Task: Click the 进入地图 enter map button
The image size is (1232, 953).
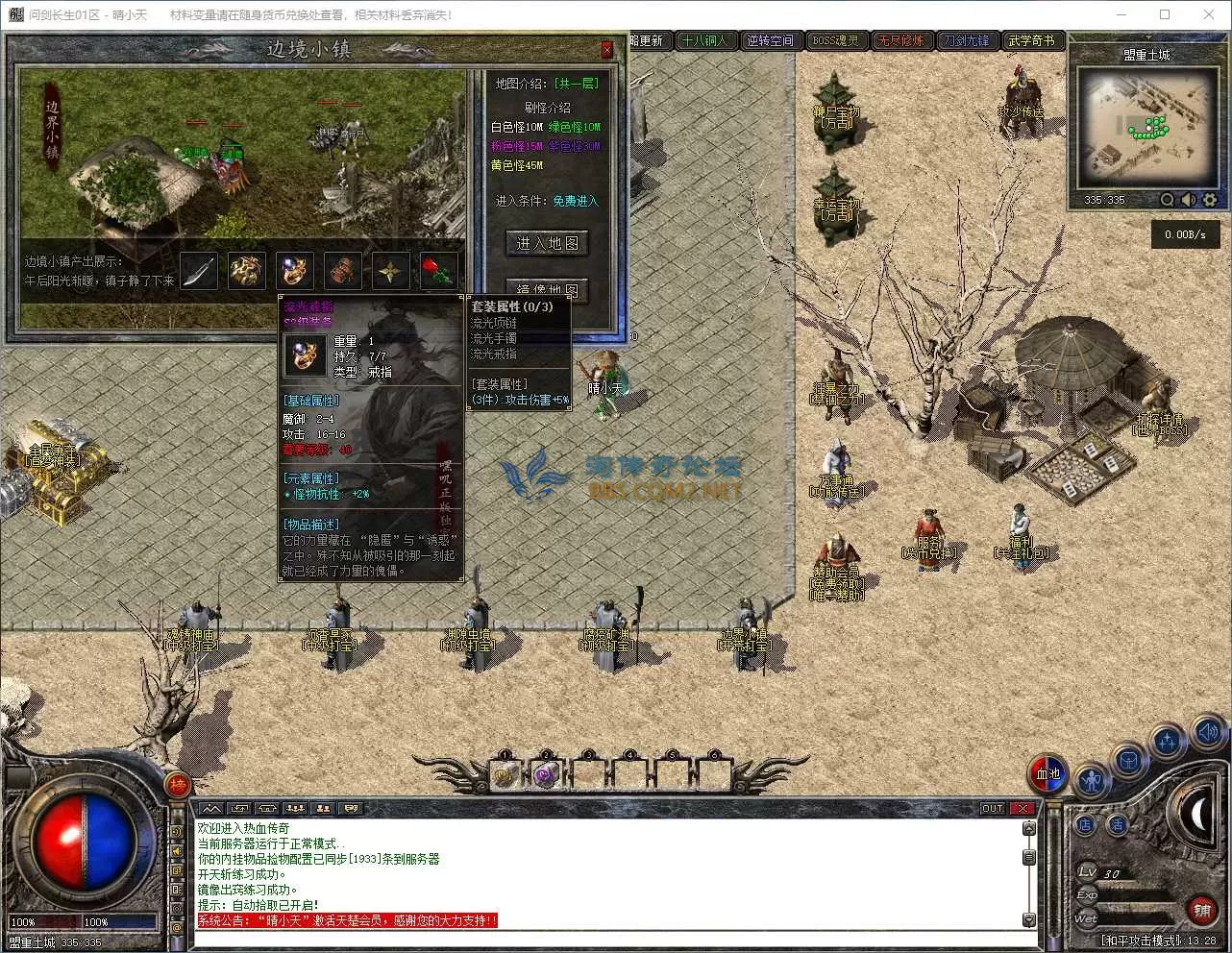Action: [547, 244]
